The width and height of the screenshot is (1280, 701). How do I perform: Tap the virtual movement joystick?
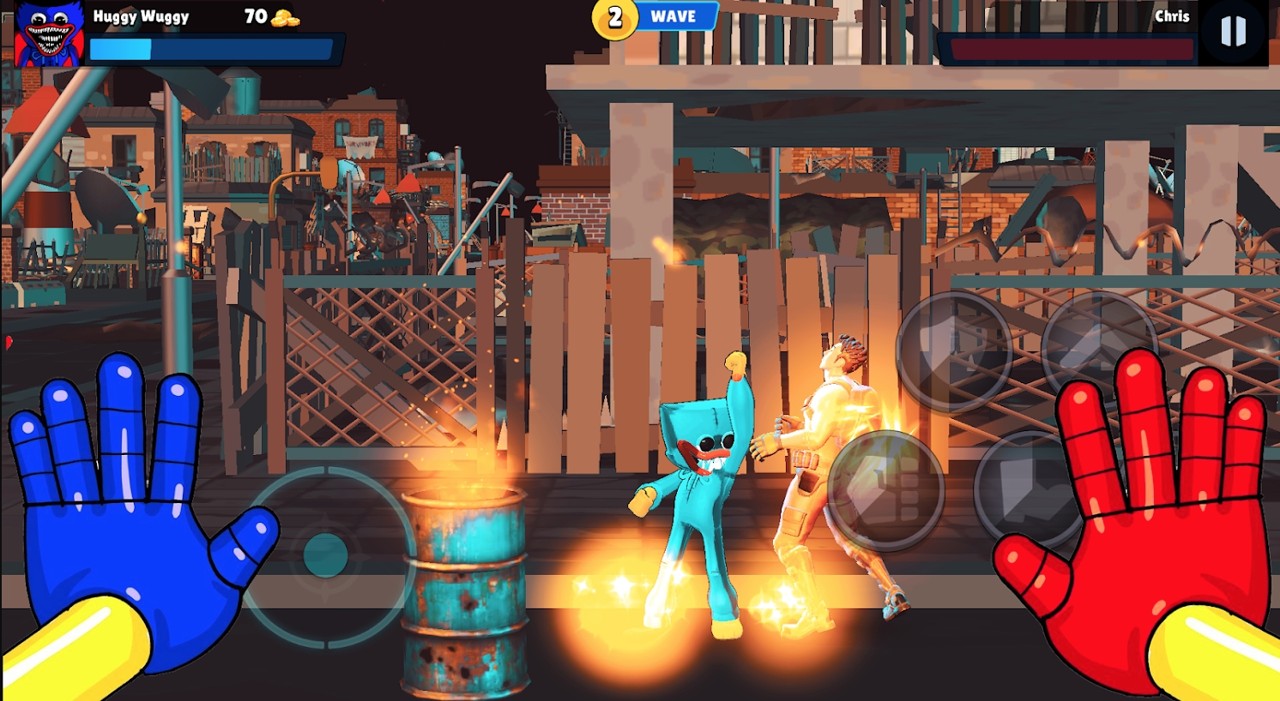[x=326, y=554]
